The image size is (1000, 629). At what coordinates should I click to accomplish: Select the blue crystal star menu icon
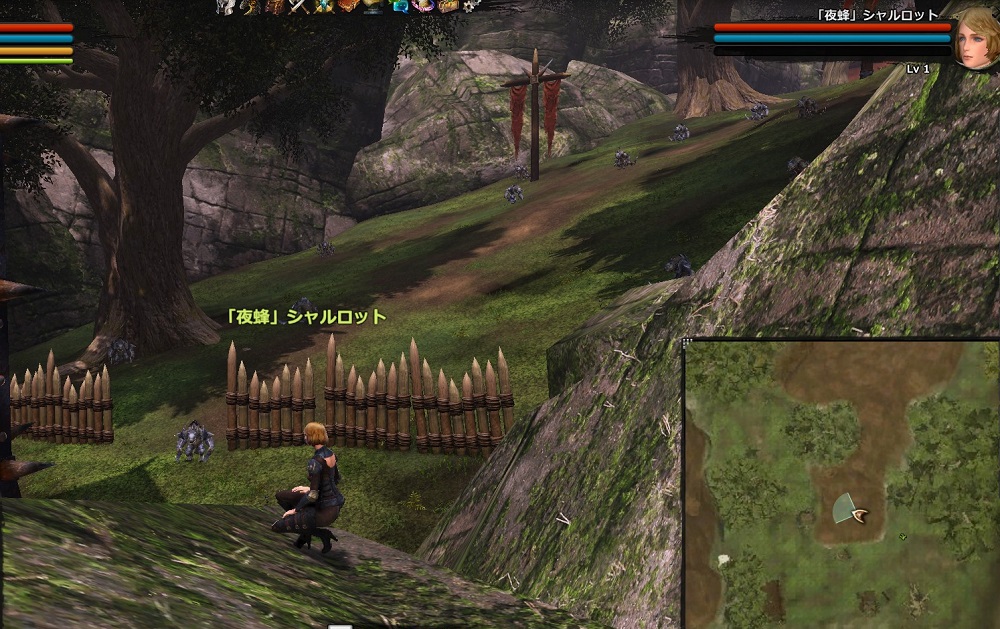pyautogui.click(x=323, y=6)
